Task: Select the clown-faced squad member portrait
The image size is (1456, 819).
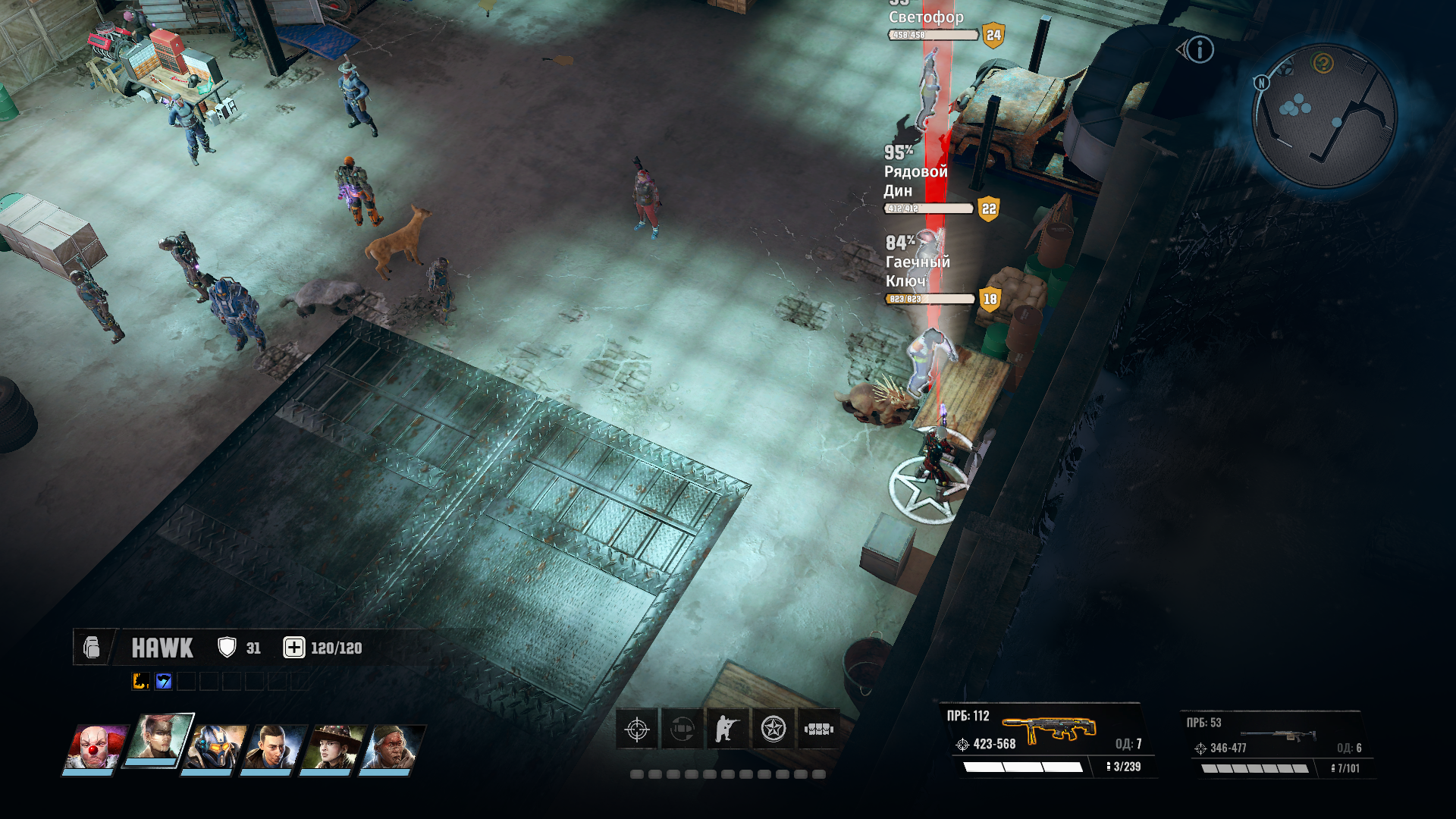Action: tap(94, 747)
